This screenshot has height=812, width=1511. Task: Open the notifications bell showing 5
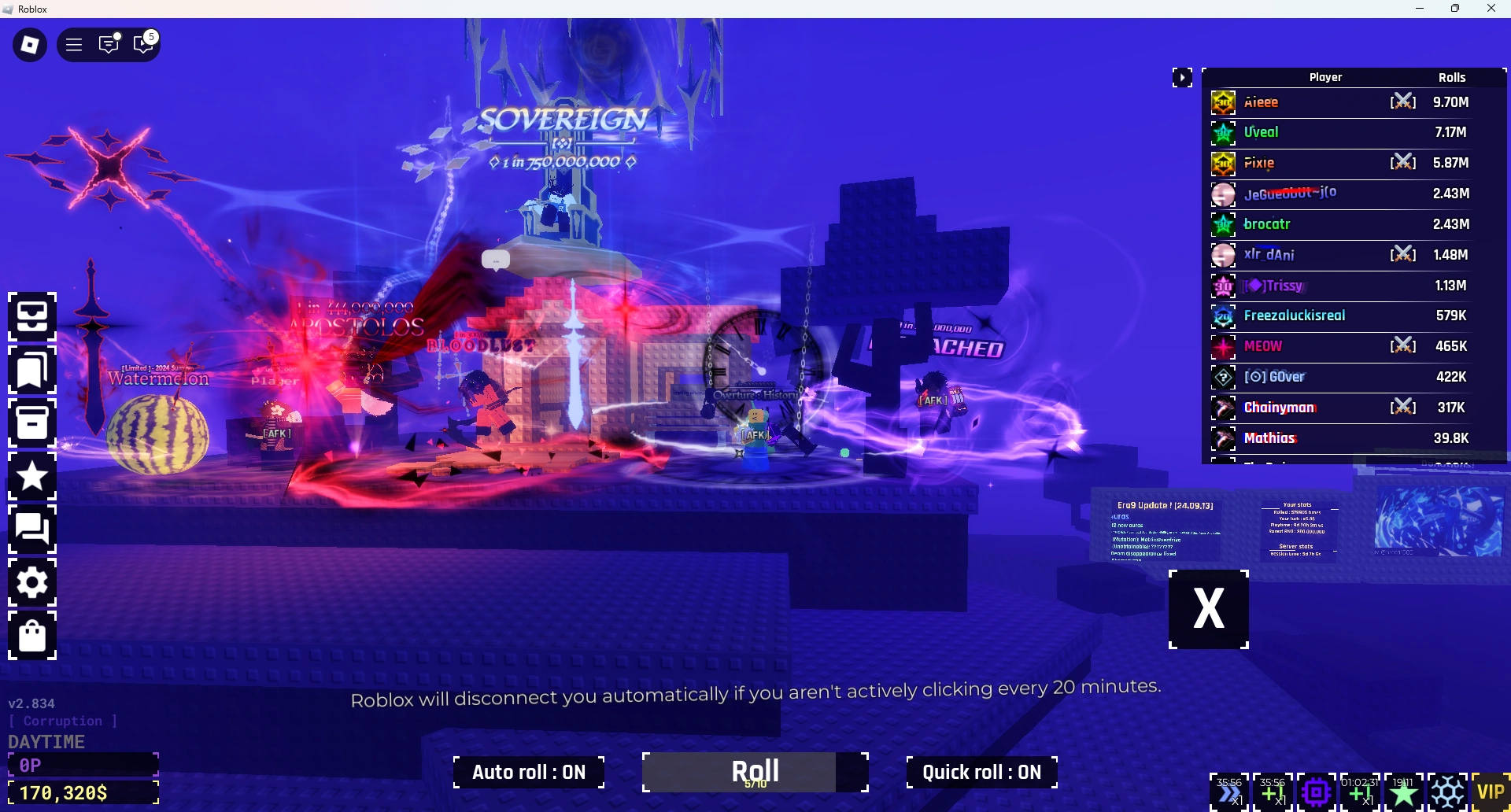coord(142,44)
